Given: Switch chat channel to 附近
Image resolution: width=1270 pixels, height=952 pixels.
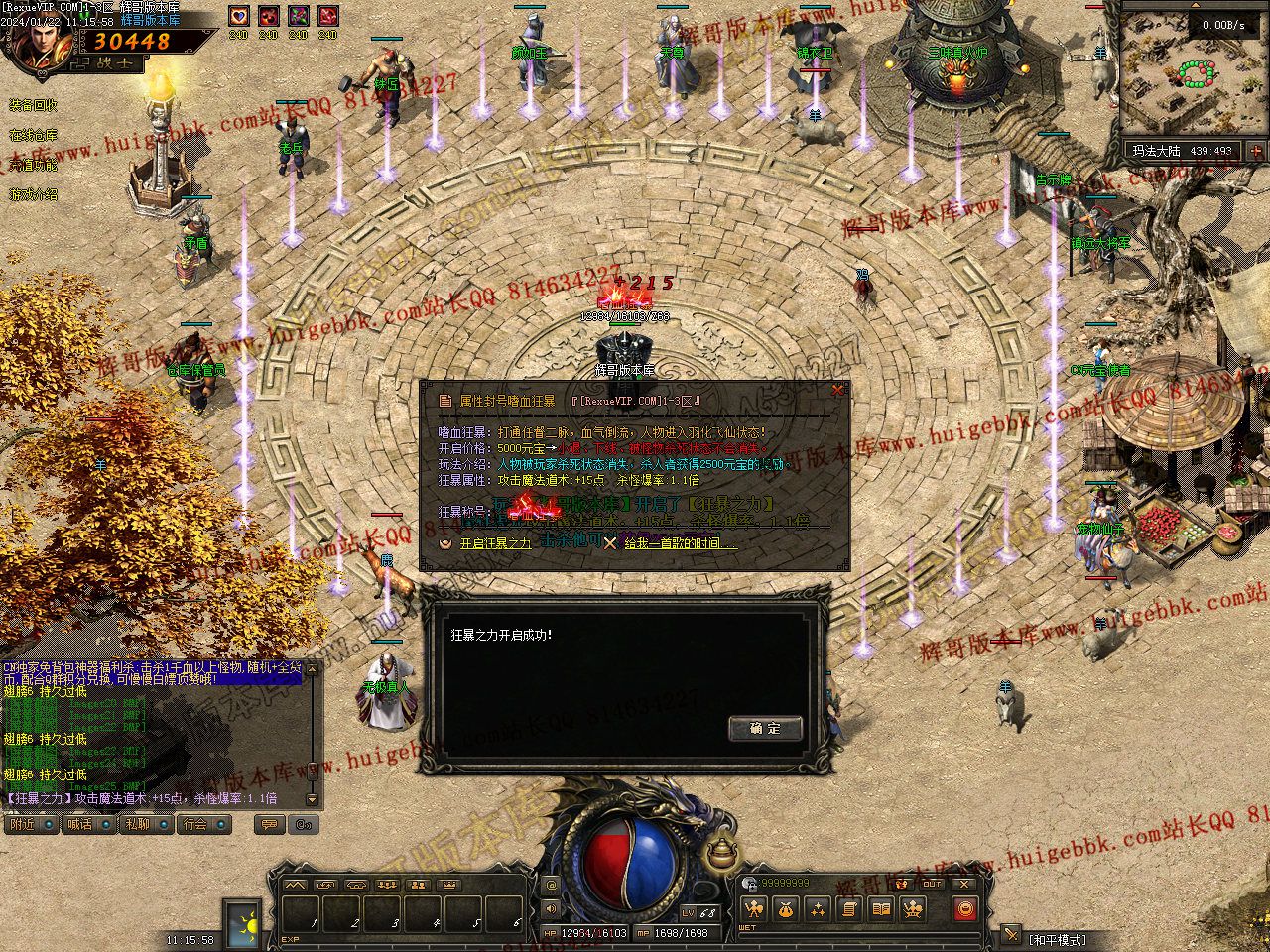Looking at the screenshot, I should click(x=22, y=824).
